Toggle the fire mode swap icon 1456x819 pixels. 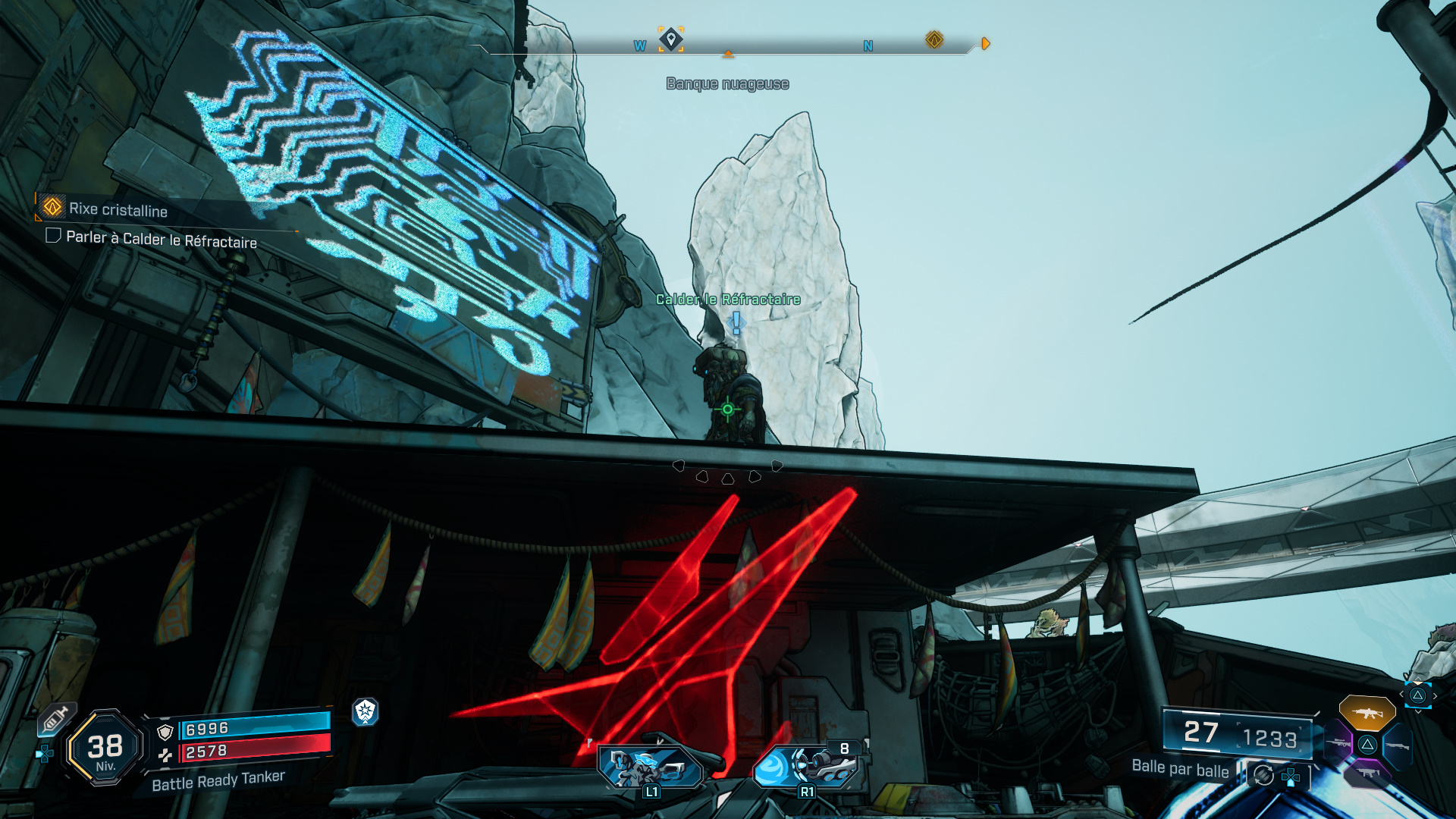click(x=1263, y=775)
